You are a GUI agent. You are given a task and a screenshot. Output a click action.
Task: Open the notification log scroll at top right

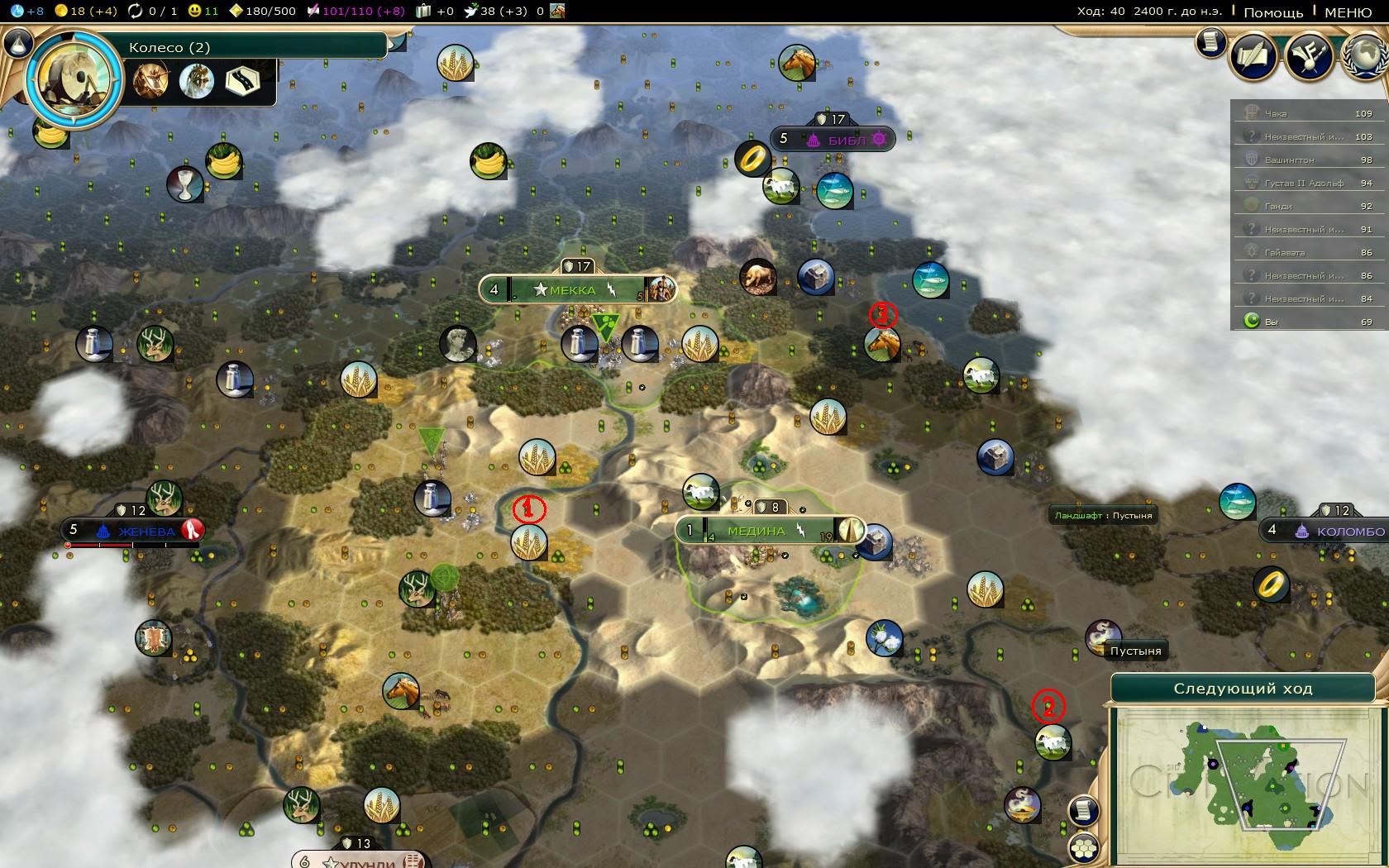click(x=1211, y=42)
